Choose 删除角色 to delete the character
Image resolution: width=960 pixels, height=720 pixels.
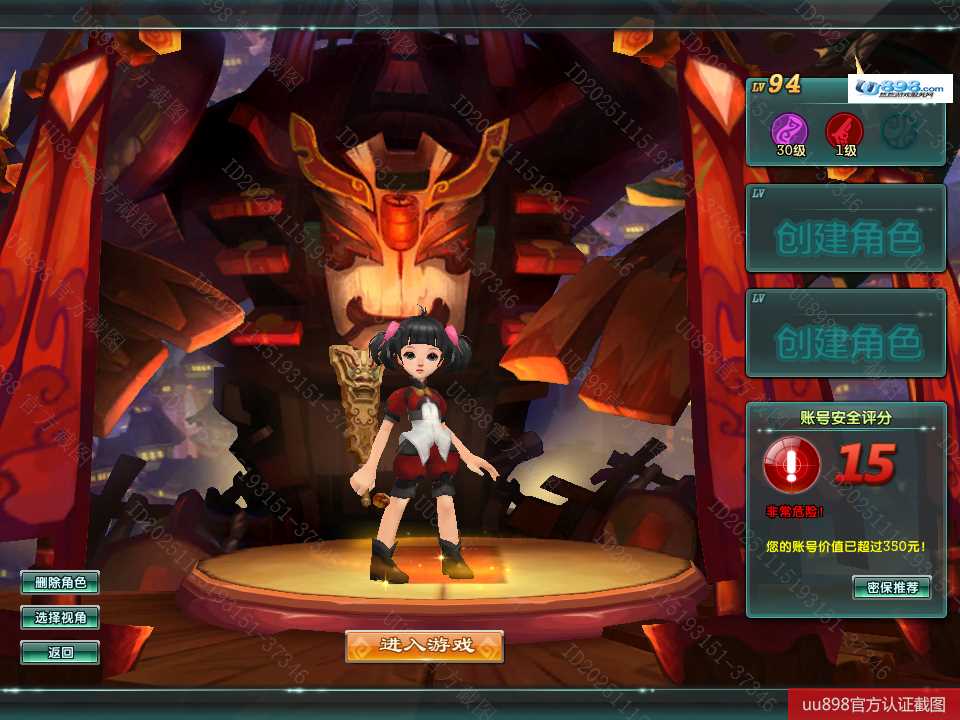coord(60,583)
